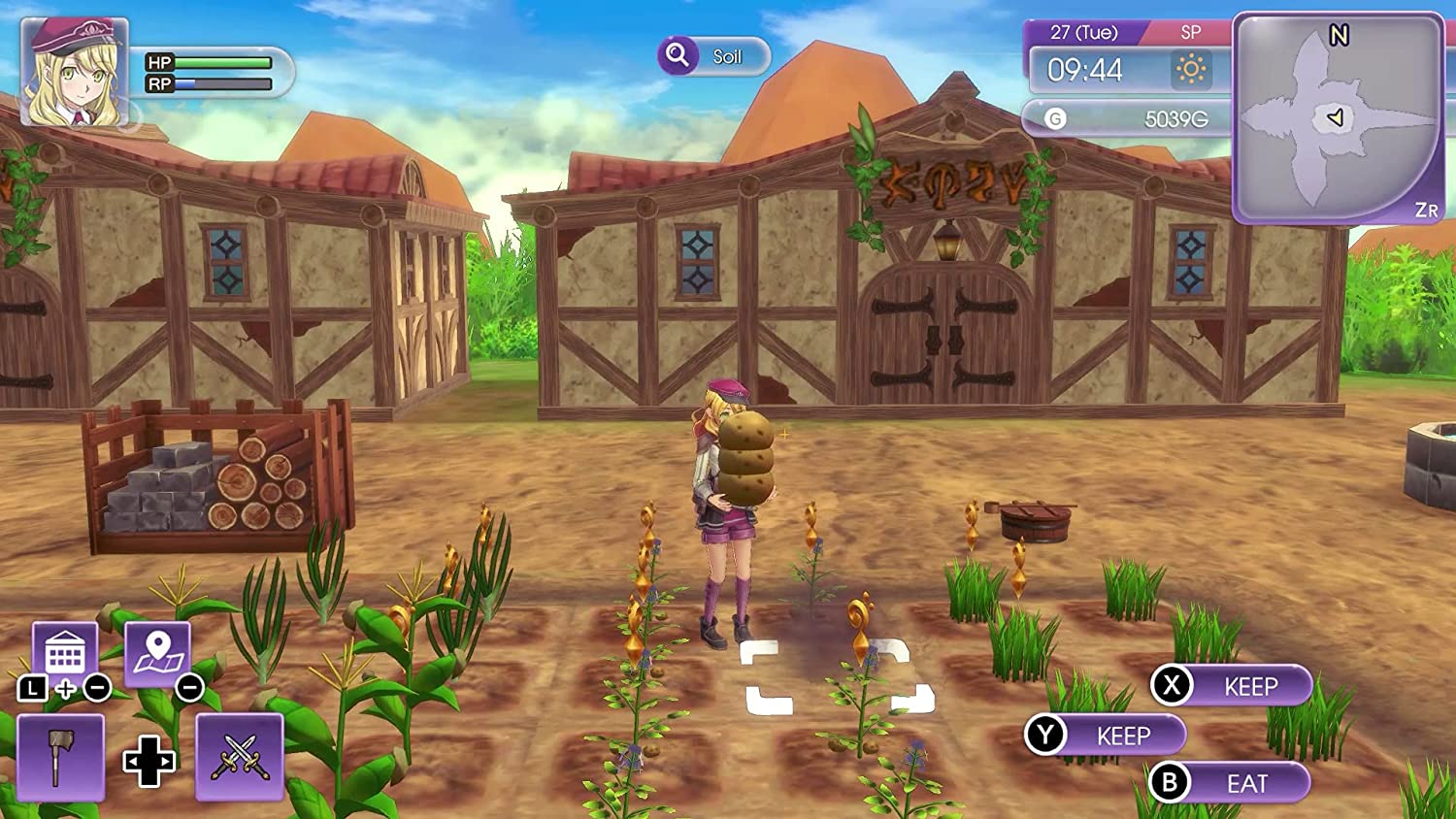Click the magnifier Soil target label
The width and height of the screenshot is (1456, 819).
(x=713, y=56)
